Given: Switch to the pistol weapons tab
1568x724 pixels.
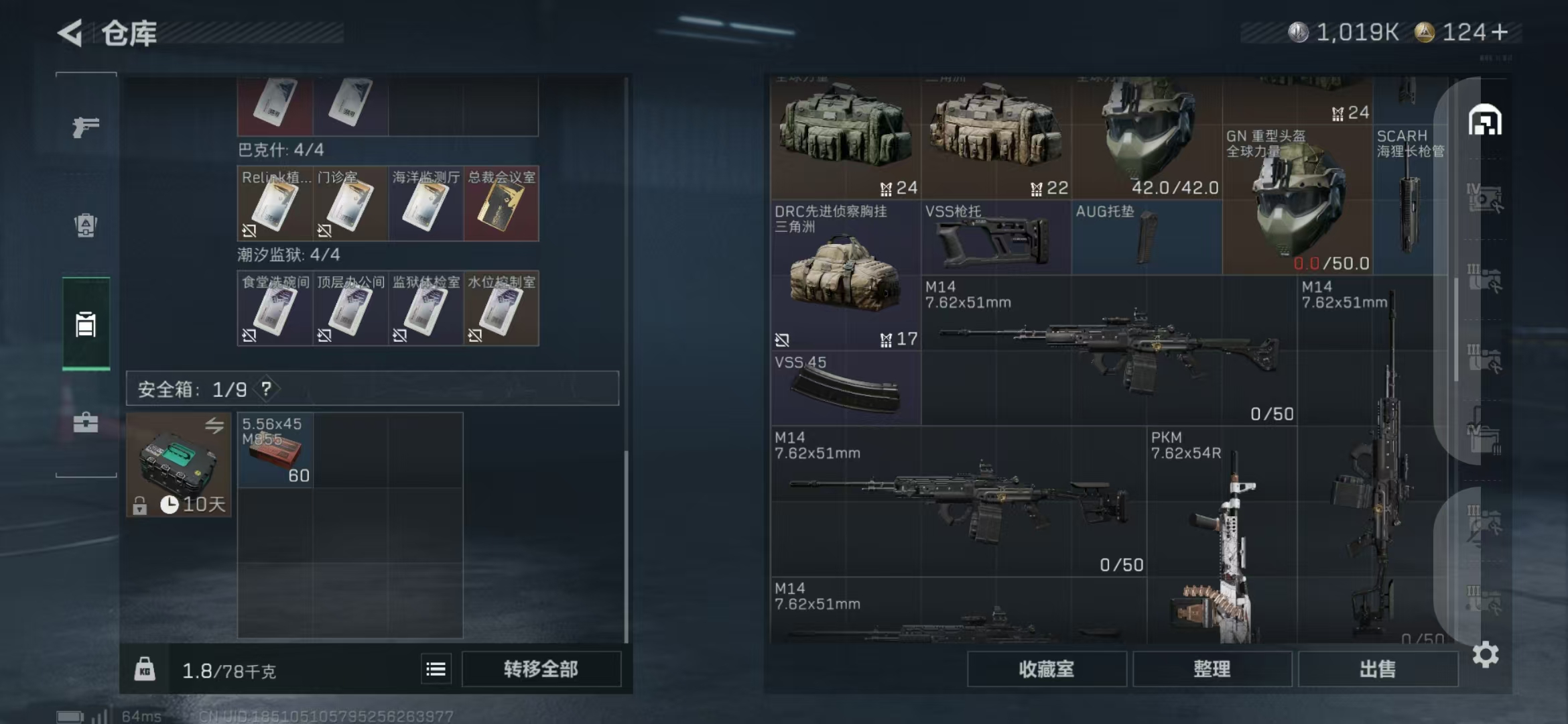Looking at the screenshot, I should 86,126.
